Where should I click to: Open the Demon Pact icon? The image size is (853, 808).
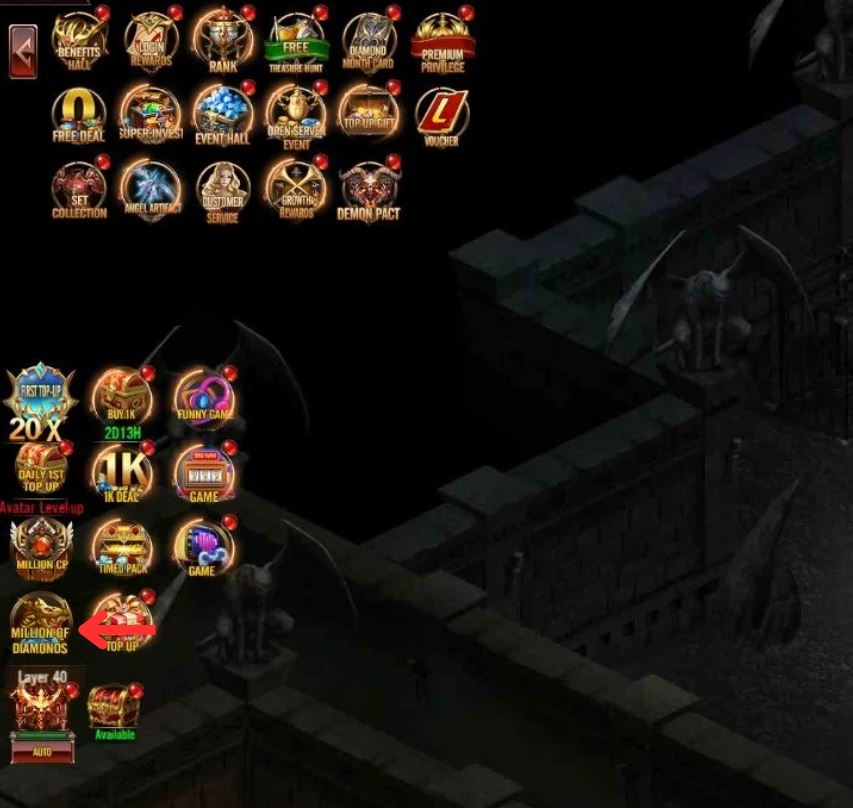tap(368, 190)
